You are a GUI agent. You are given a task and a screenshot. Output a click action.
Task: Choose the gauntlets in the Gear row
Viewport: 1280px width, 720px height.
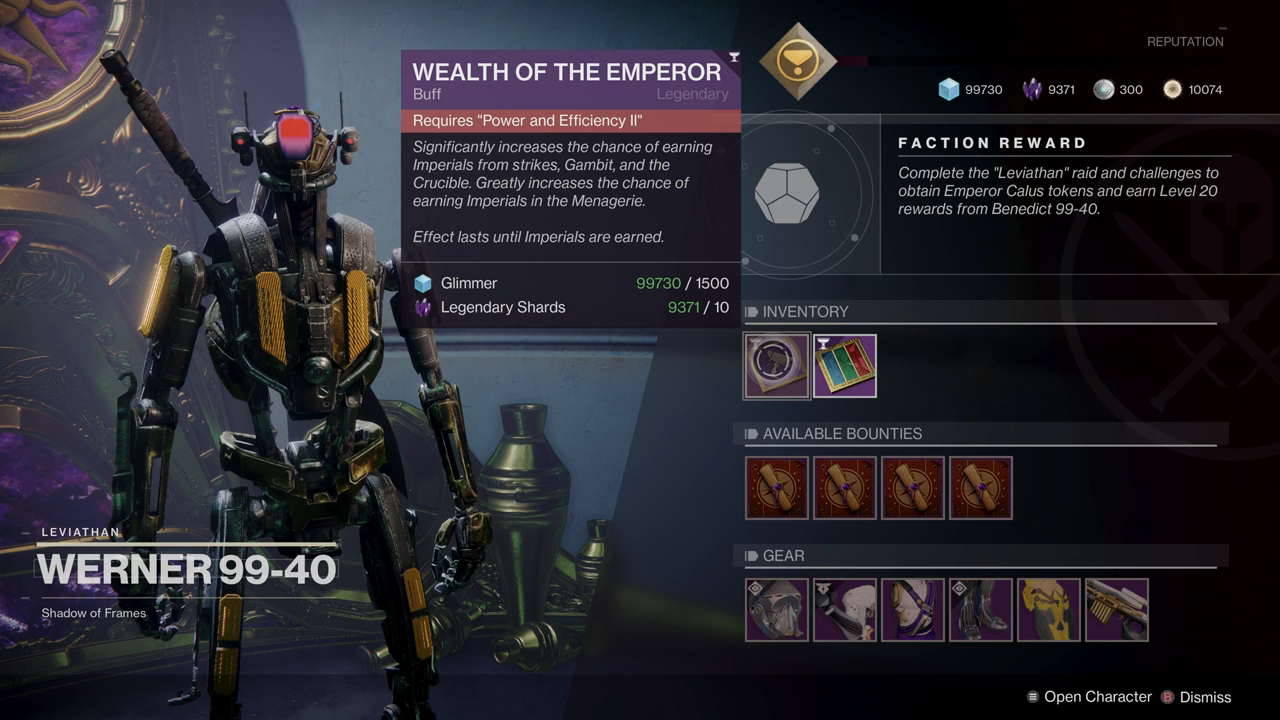pyautogui.click(x=845, y=610)
